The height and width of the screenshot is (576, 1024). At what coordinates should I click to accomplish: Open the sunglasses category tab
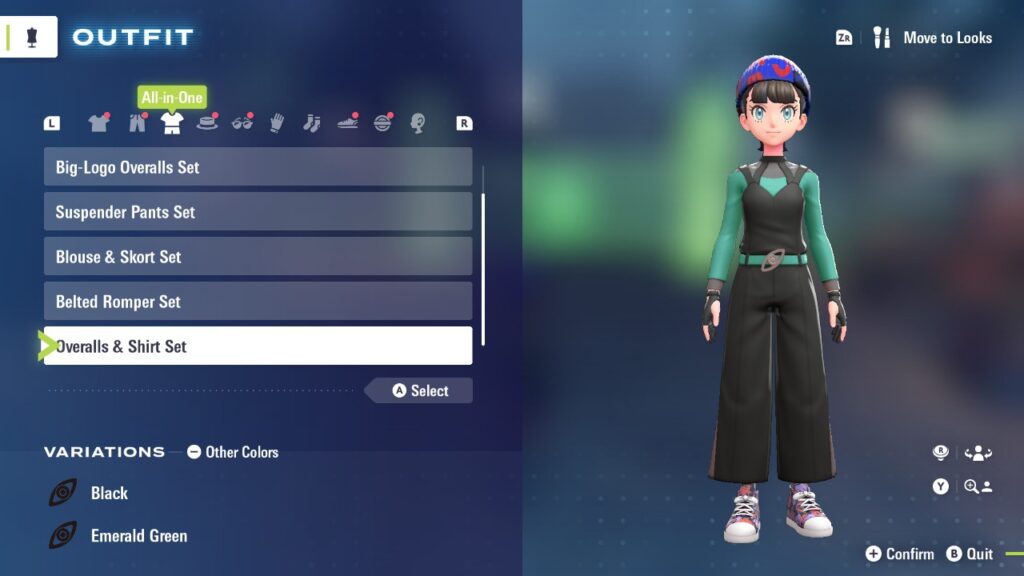coord(243,123)
